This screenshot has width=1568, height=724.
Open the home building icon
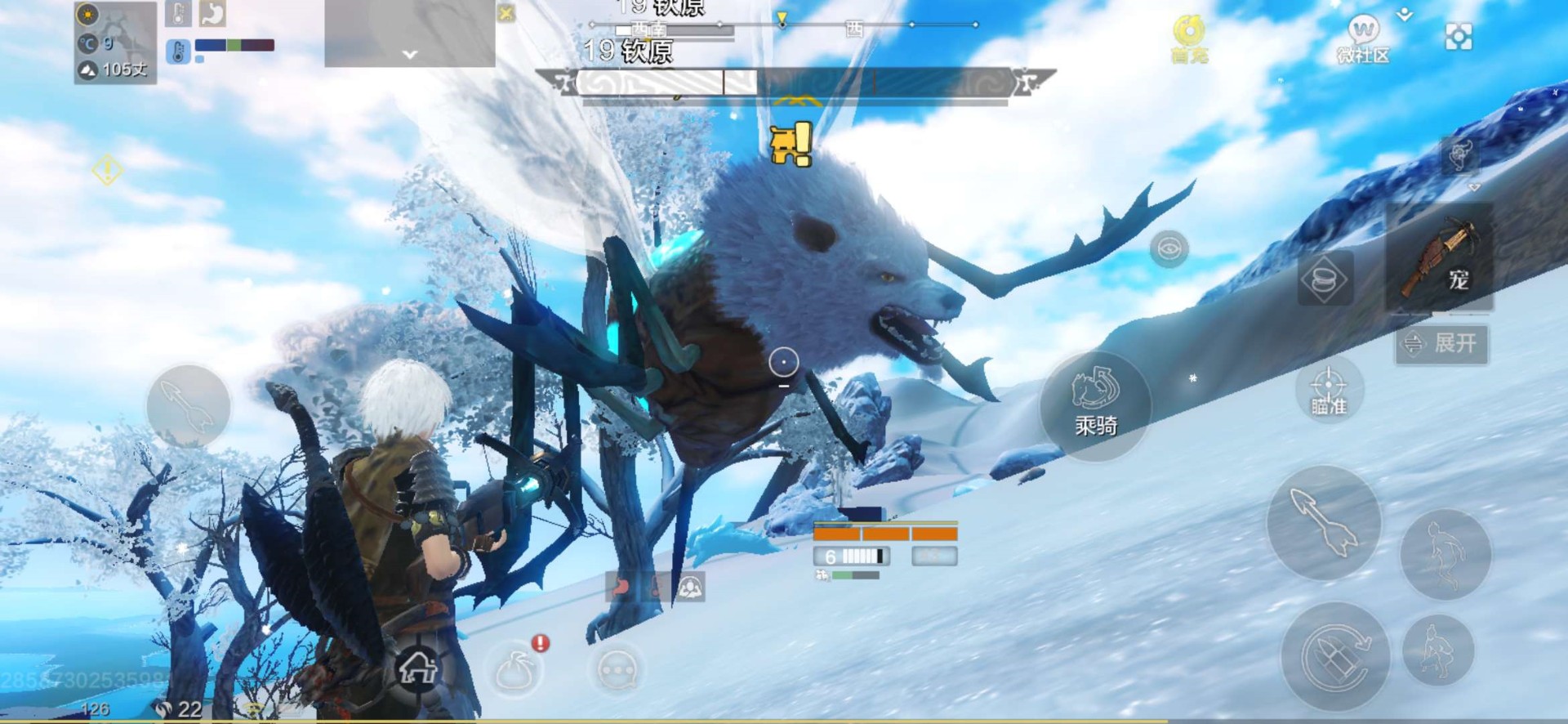[x=417, y=668]
